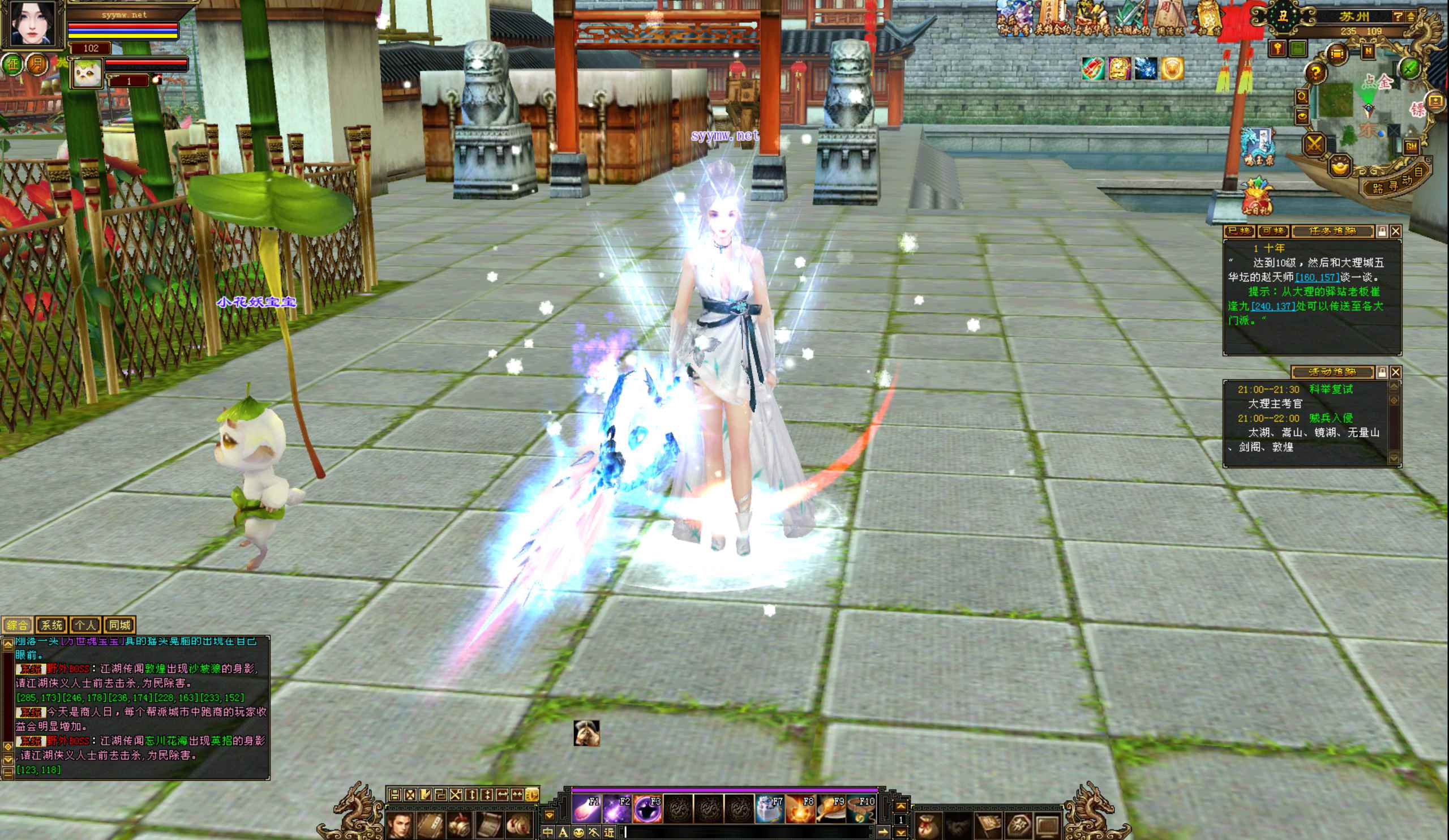Viewport: 1449px width, 840px height.
Task: Switch to the 系统 chat tab
Action: pos(52,625)
